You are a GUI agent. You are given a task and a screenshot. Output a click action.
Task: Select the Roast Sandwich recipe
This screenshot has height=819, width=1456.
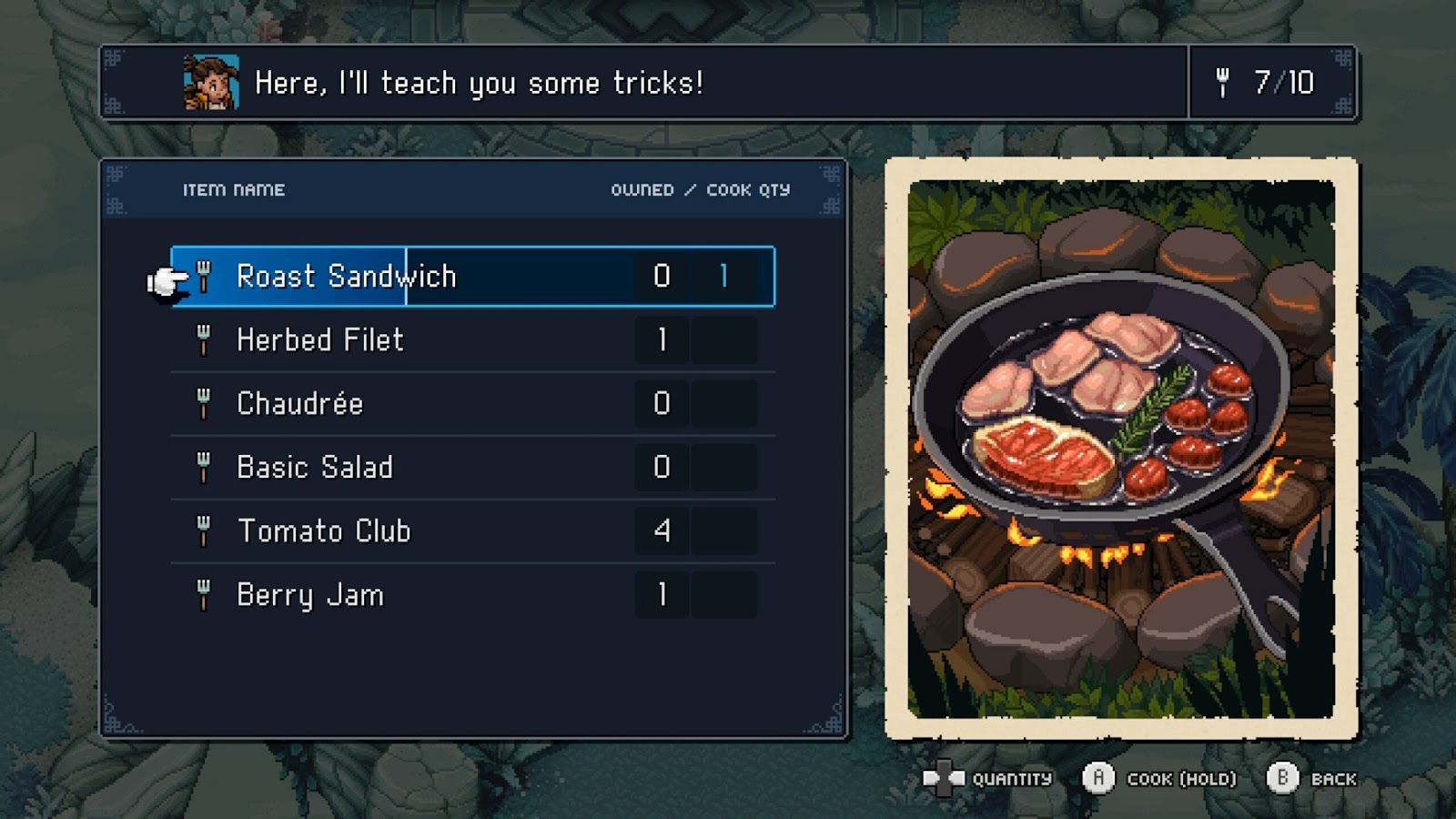(346, 277)
